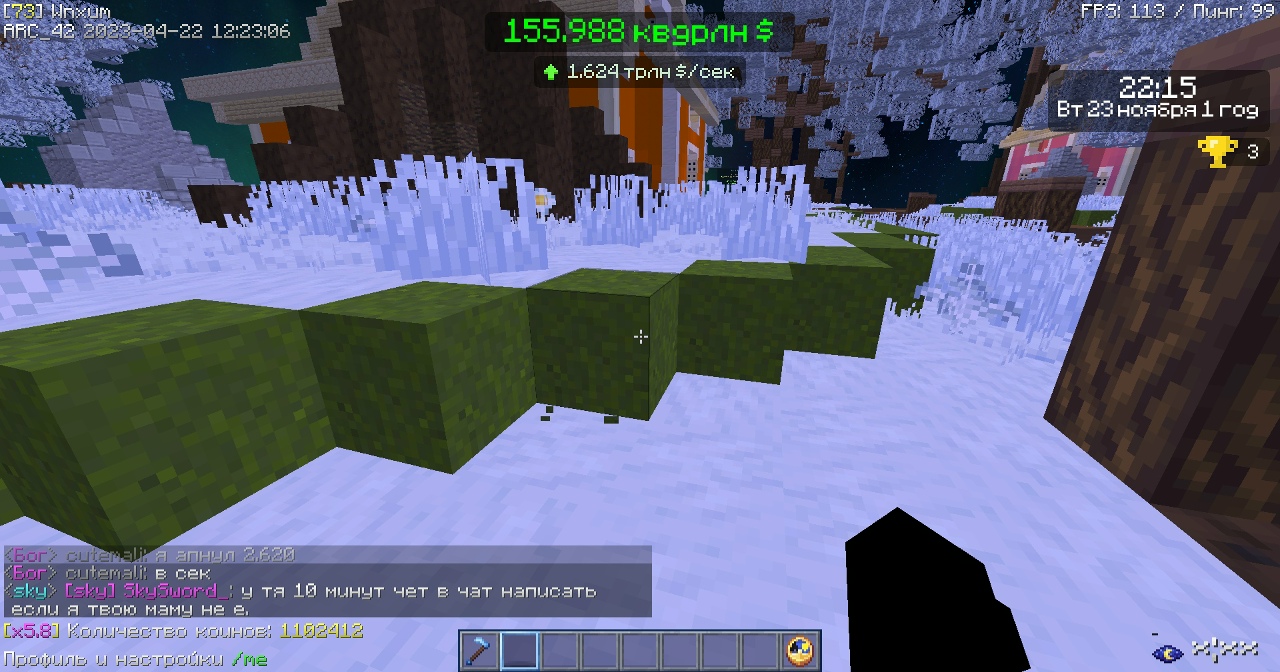Select the golden clock item slot
Image resolution: width=1280 pixels, height=672 pixels.
(800, 651)
